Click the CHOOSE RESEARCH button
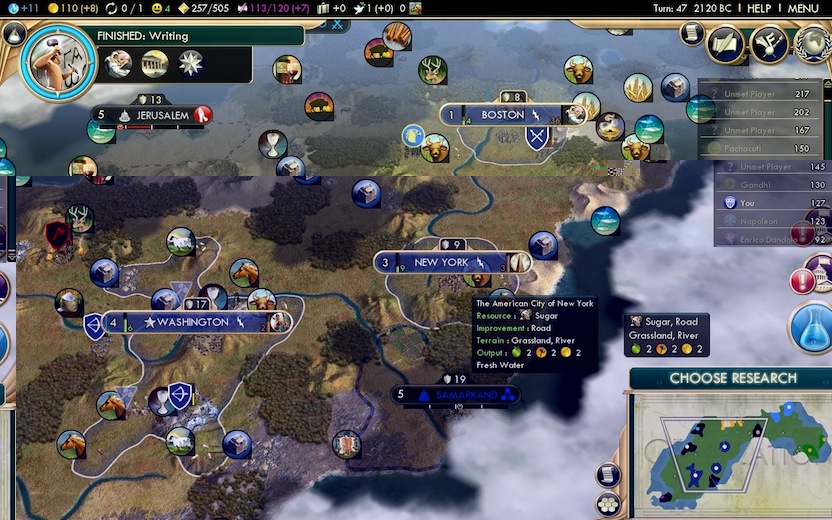 (732, 378)
